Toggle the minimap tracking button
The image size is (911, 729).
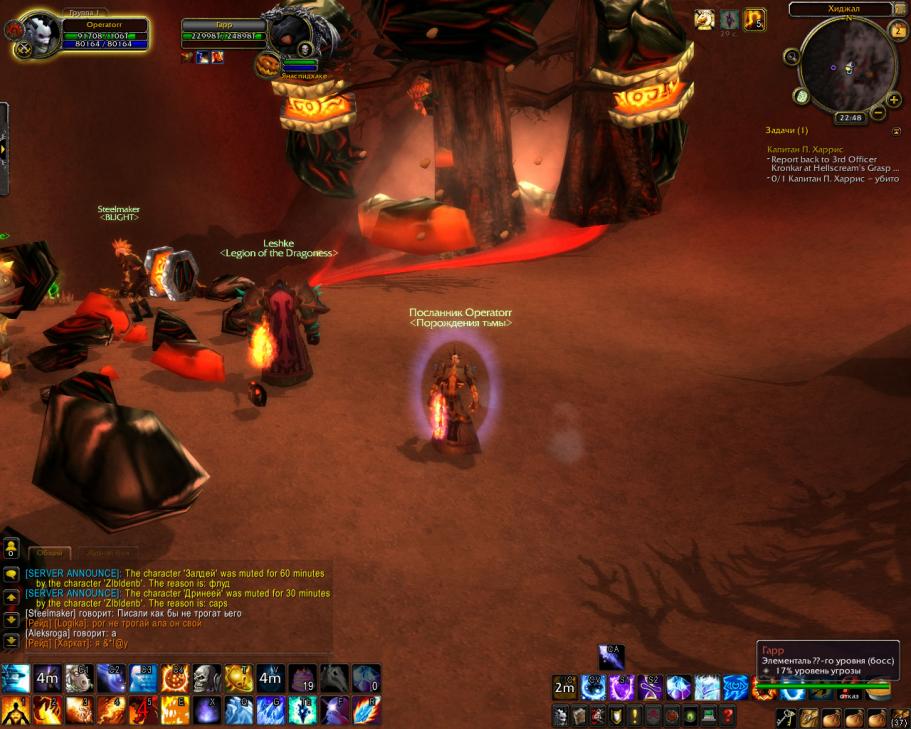pos(792,56)
